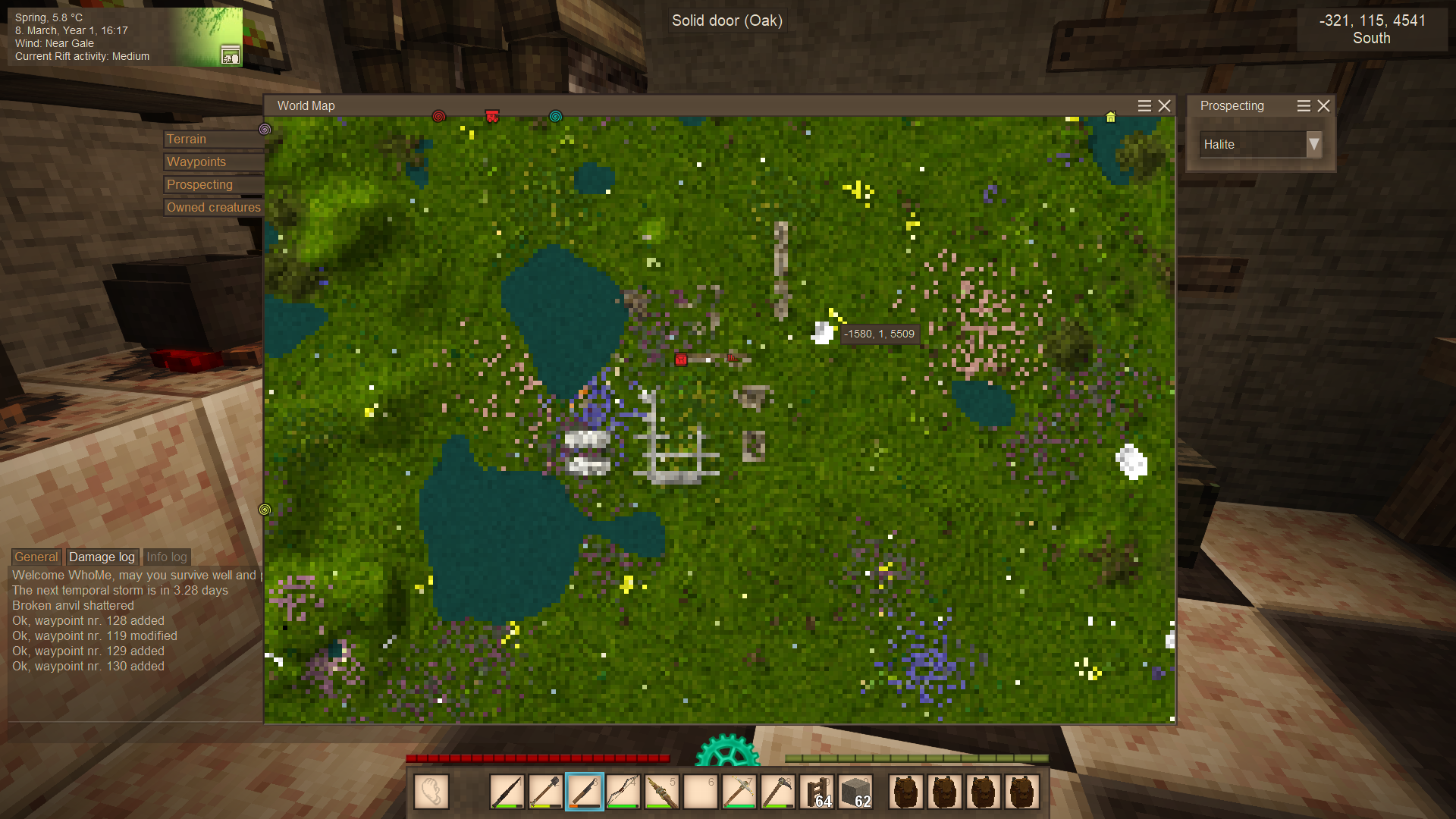View the Info log chat tab
Screen dimensions: 1456x819
pos(166,557)
